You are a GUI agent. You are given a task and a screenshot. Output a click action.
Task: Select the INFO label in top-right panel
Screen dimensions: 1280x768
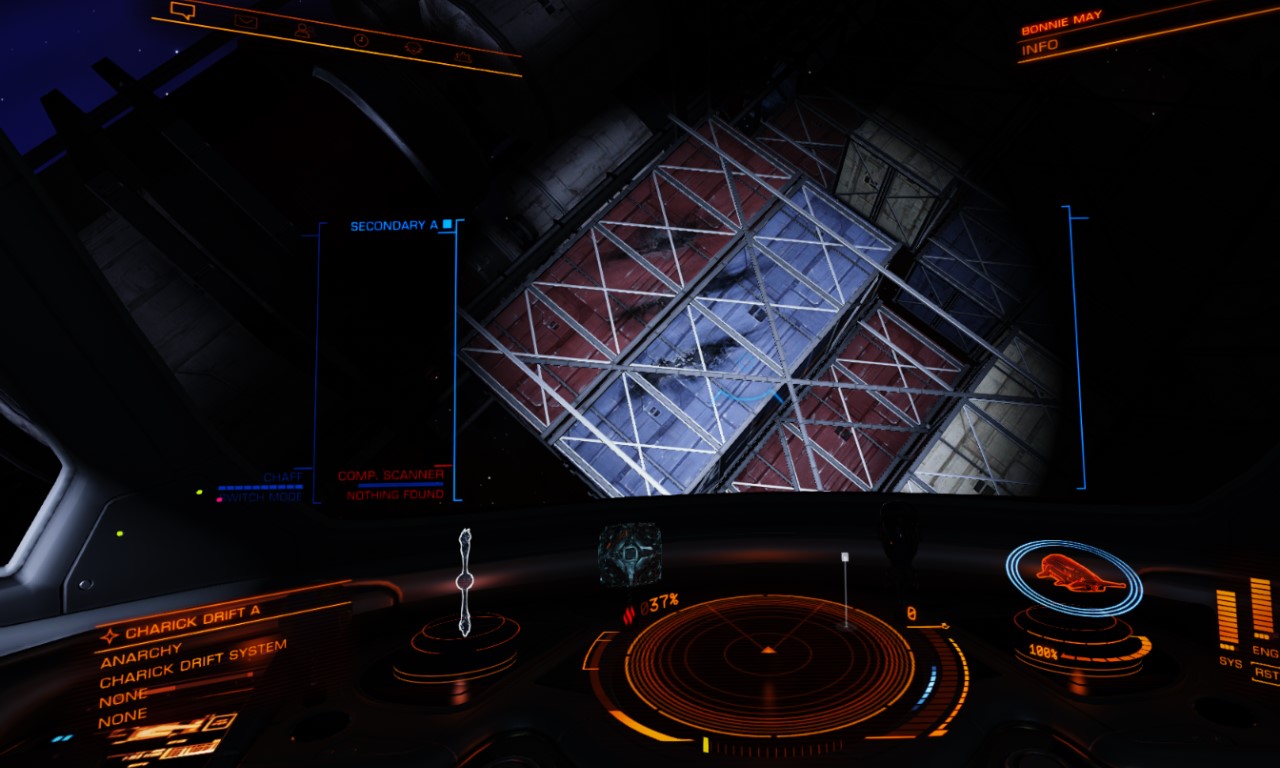tap(1039, 47)
